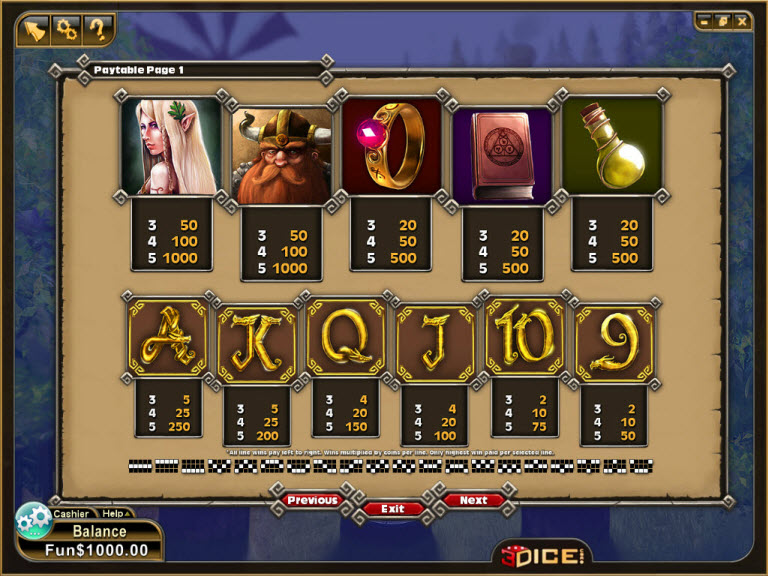Image resolution: width=768 pixels, height=576 pixels.
Task: Exit the paytable screen
Action: [x=393, y=508]
